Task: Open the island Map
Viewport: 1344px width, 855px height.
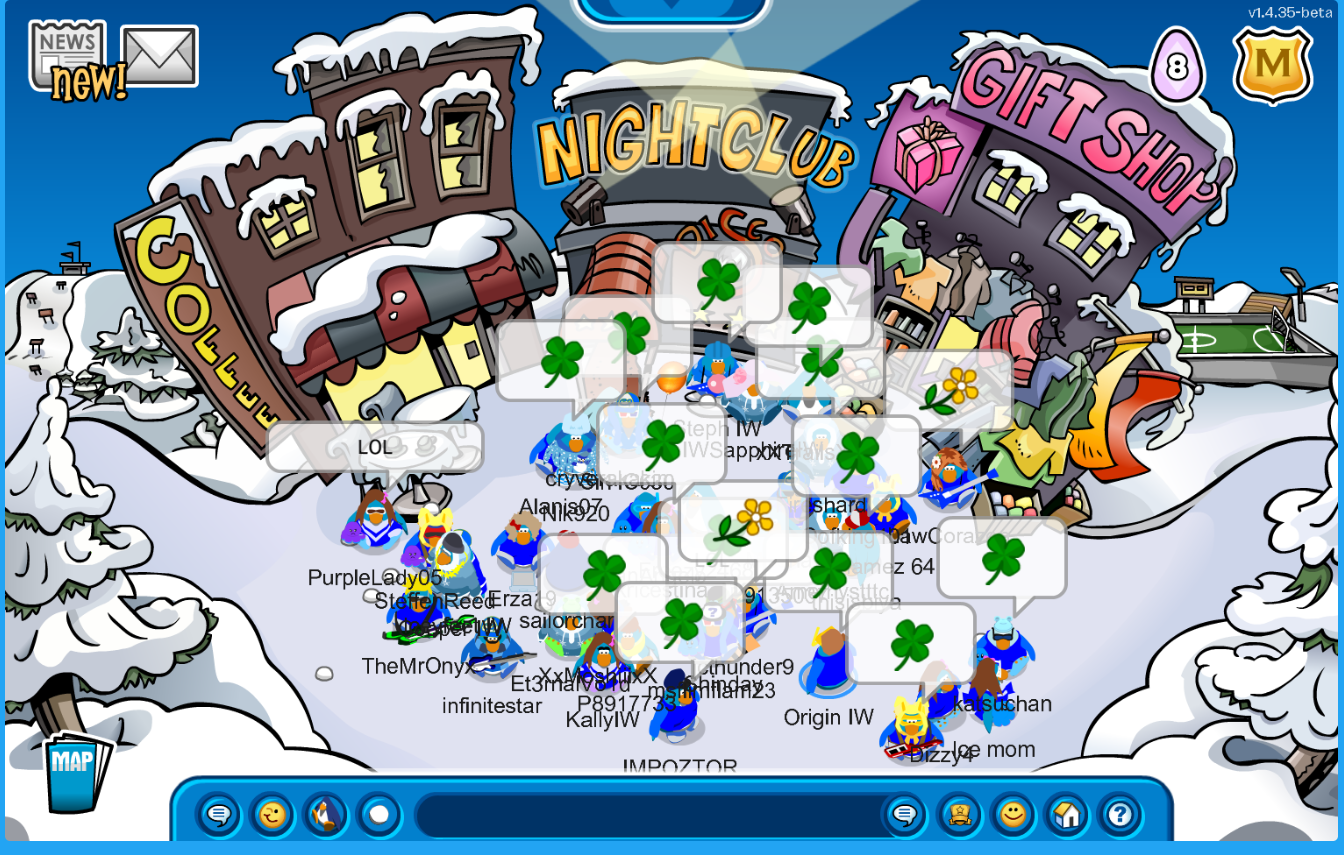Action: (75, 772)
